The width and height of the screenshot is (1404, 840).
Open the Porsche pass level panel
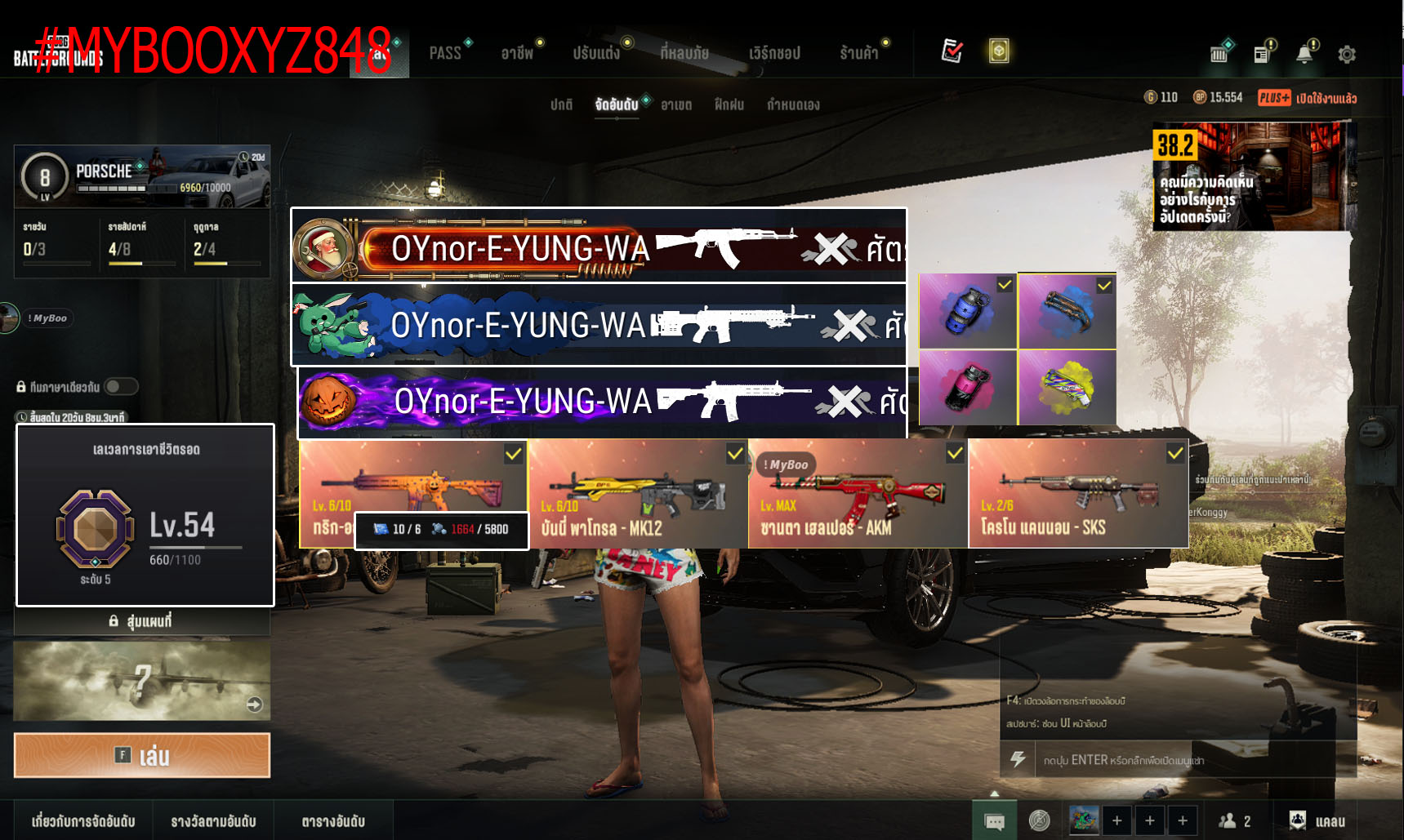[x=142, y=176]
